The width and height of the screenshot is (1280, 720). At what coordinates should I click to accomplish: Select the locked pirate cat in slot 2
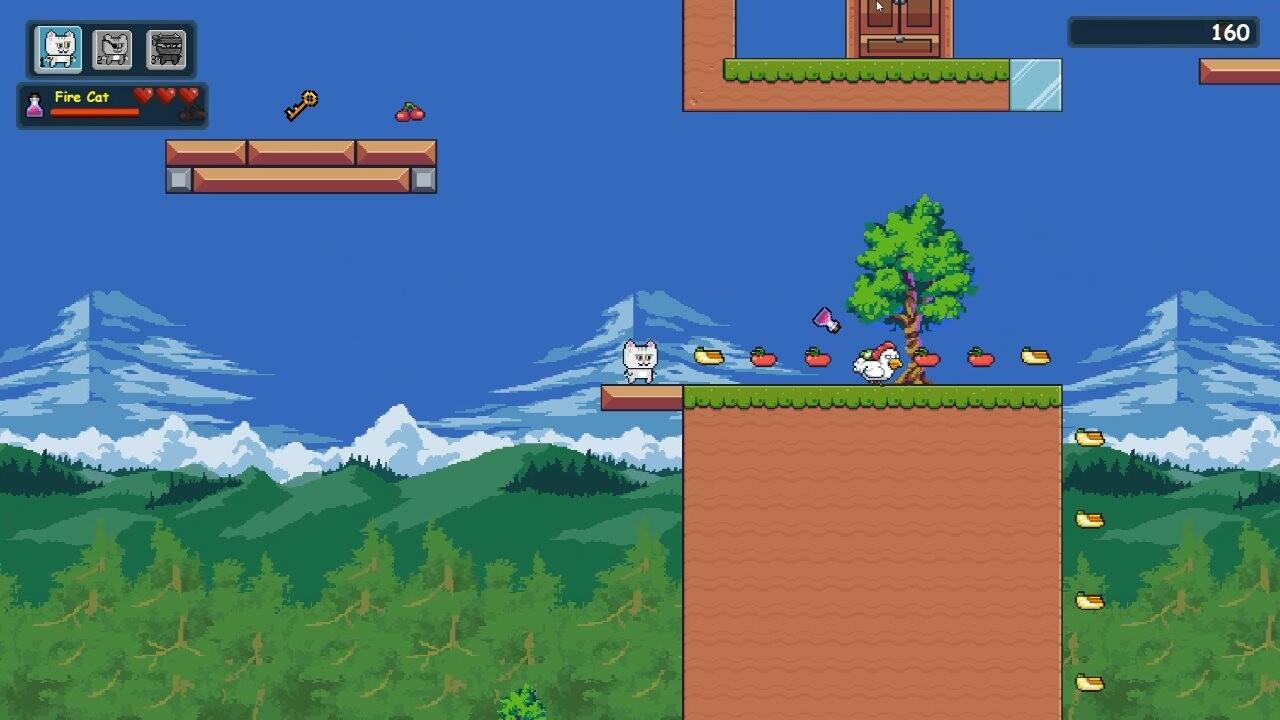point(113,47)
